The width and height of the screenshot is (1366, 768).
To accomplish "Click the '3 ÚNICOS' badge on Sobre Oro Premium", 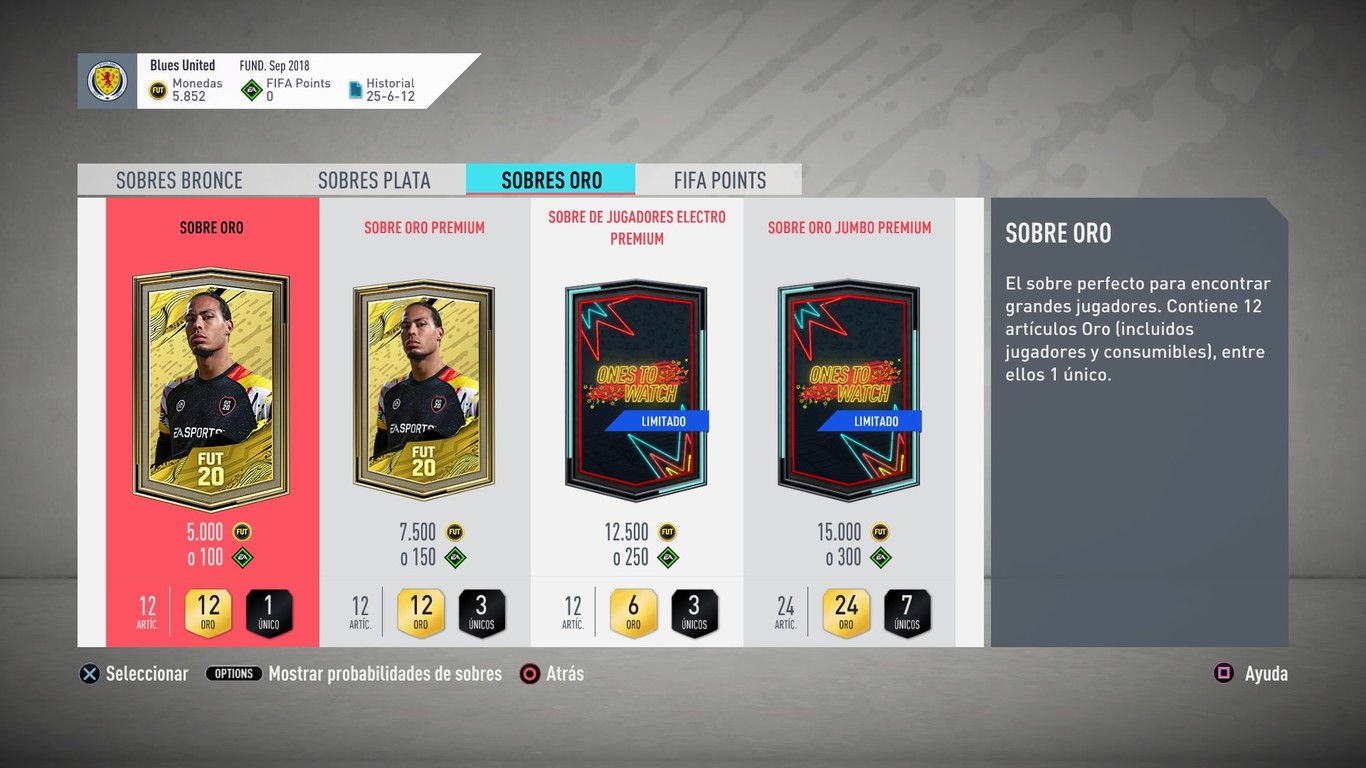I will pyautogui.click(x=481, y=613).
